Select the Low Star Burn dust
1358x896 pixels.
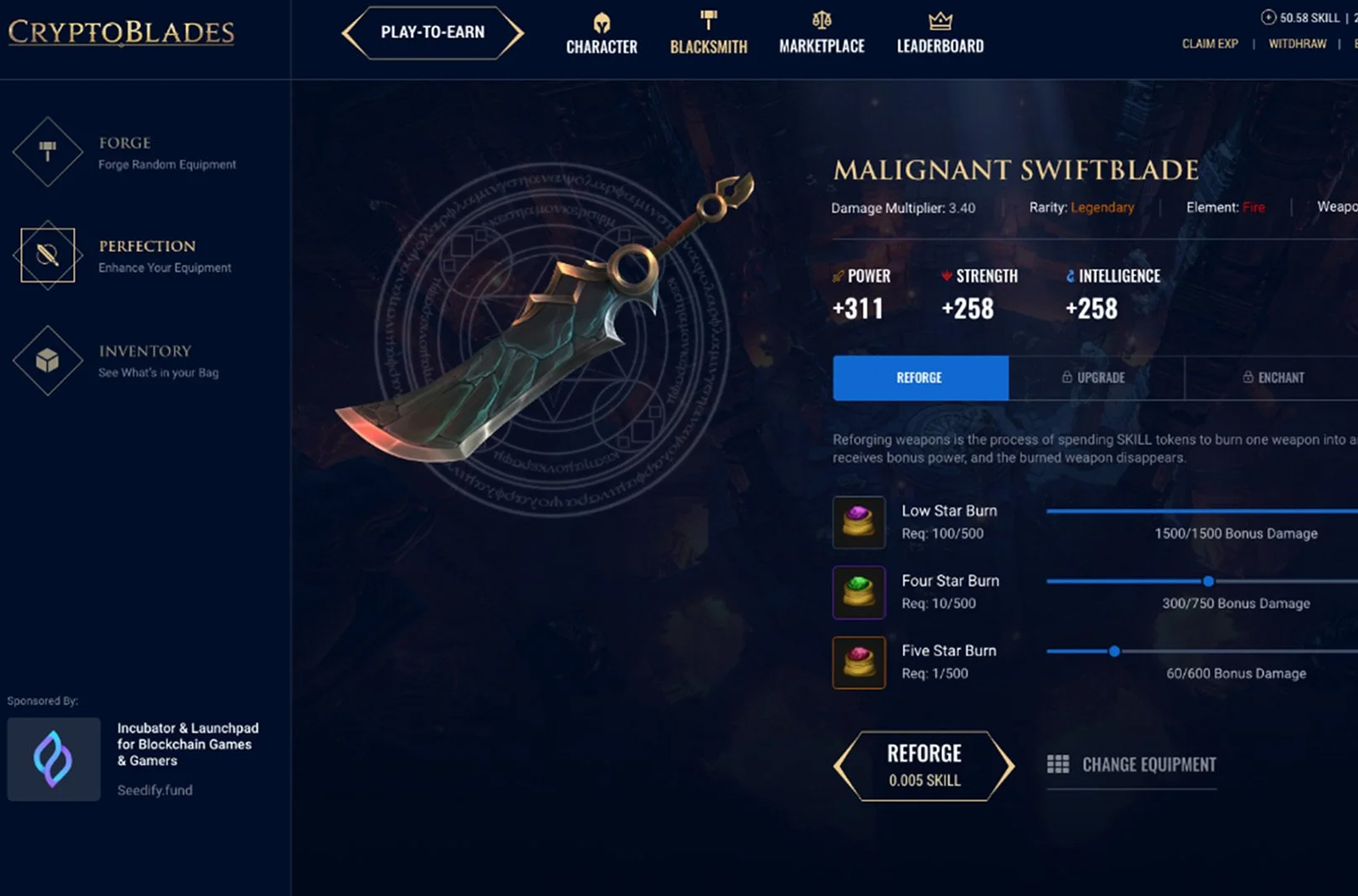[859, 522]
